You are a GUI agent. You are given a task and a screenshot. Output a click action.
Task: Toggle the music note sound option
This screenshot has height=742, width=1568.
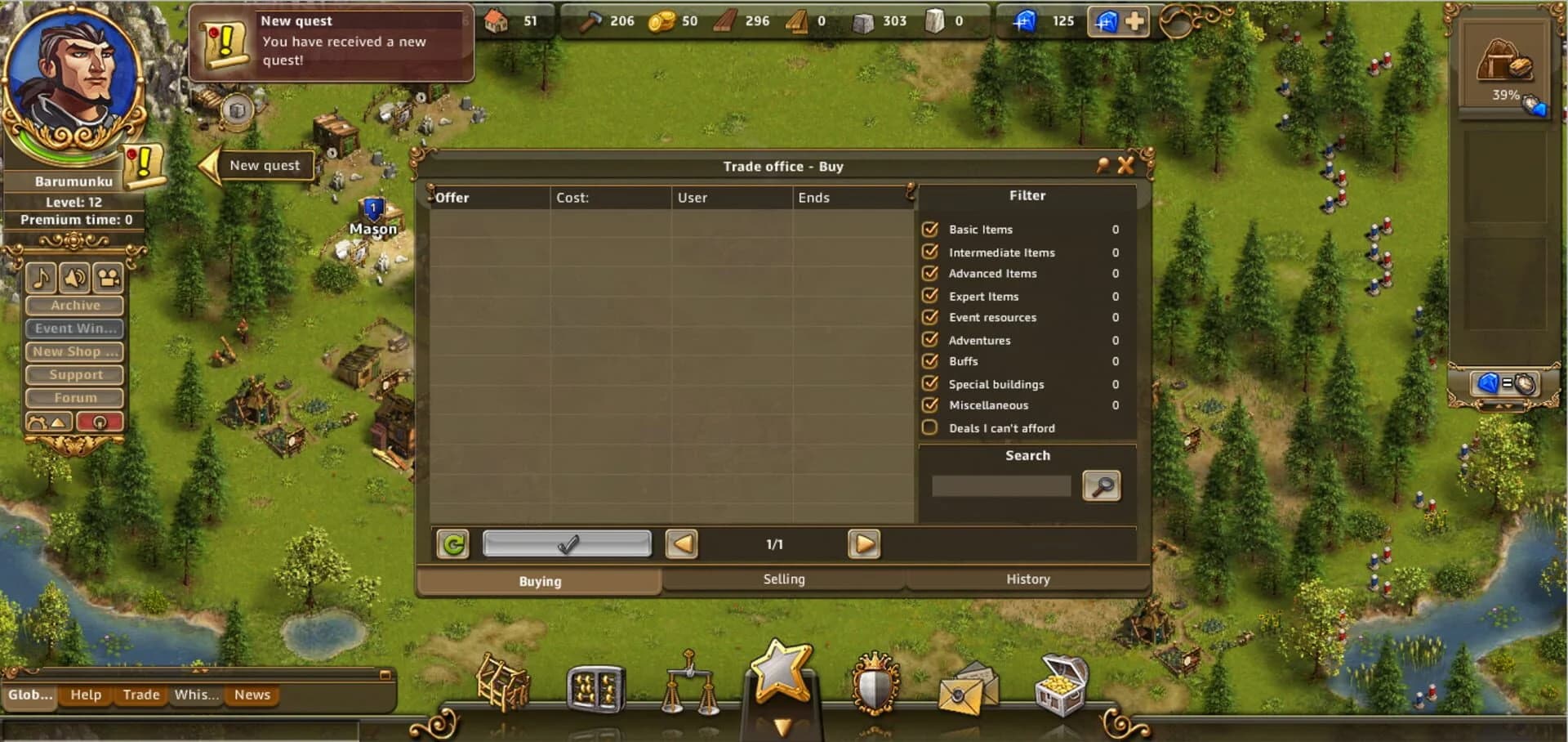pyautogui.click(x=41, y=278)
